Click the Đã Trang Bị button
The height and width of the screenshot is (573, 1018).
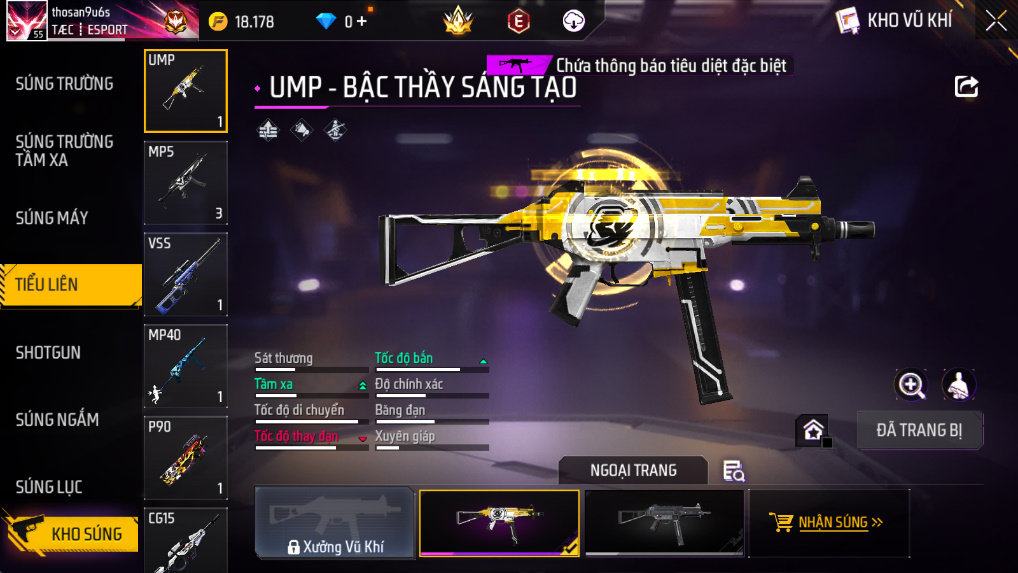coord(920,430)
